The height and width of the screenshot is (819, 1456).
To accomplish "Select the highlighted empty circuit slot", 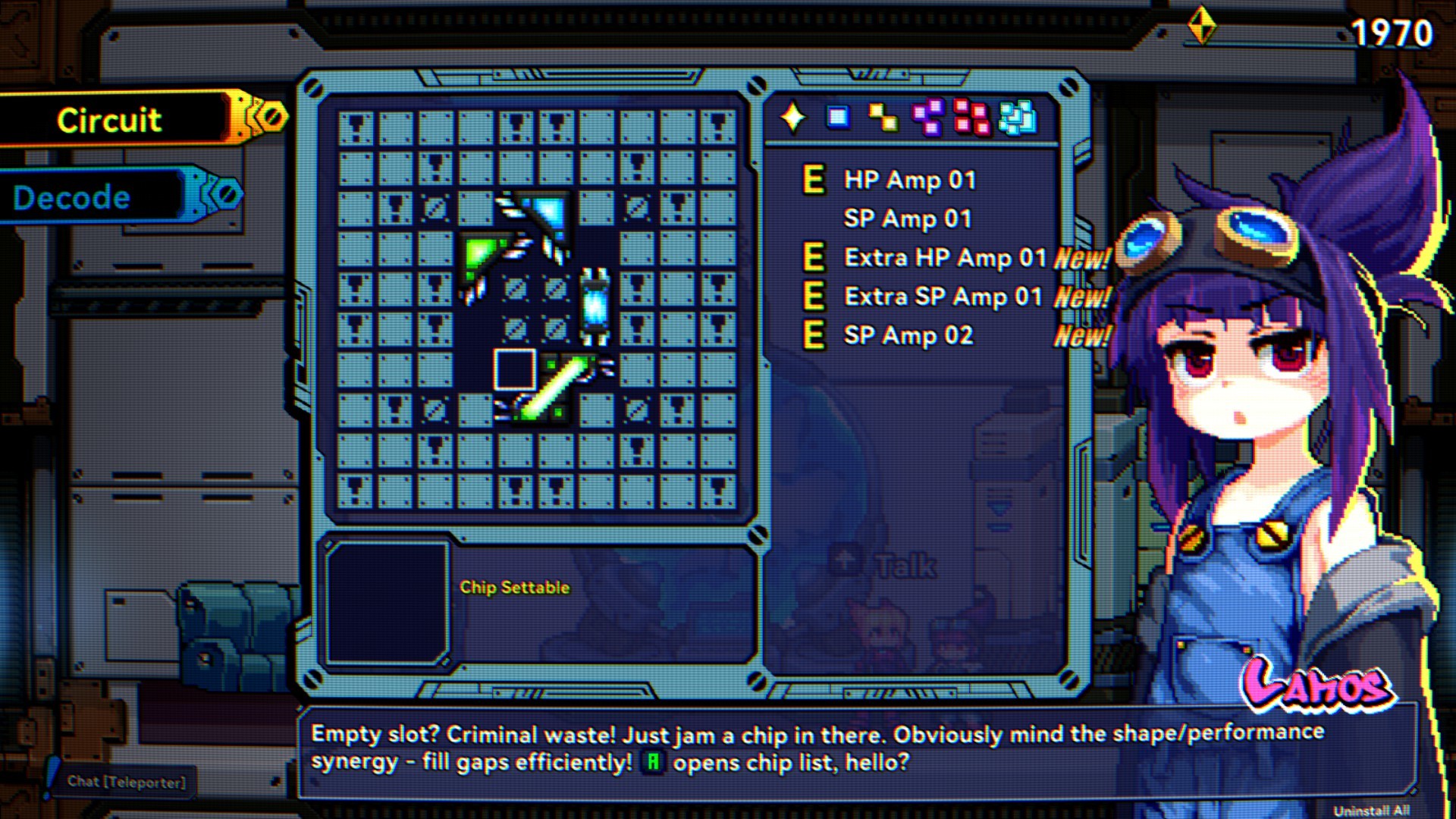I will click(516, 369).
